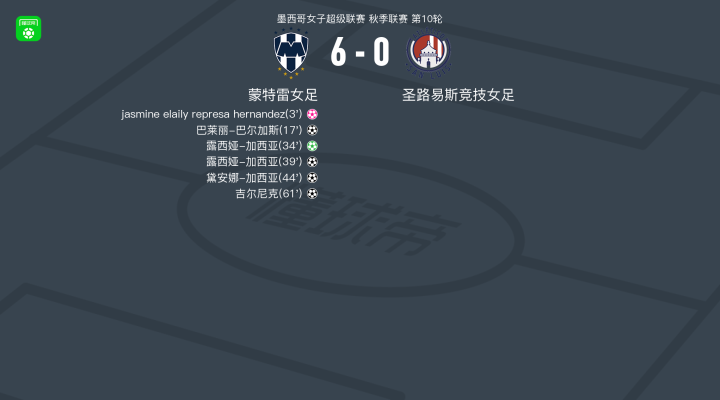Select the 巴莱丽-巴尔加斯 17' goal entry

(256, 130)
